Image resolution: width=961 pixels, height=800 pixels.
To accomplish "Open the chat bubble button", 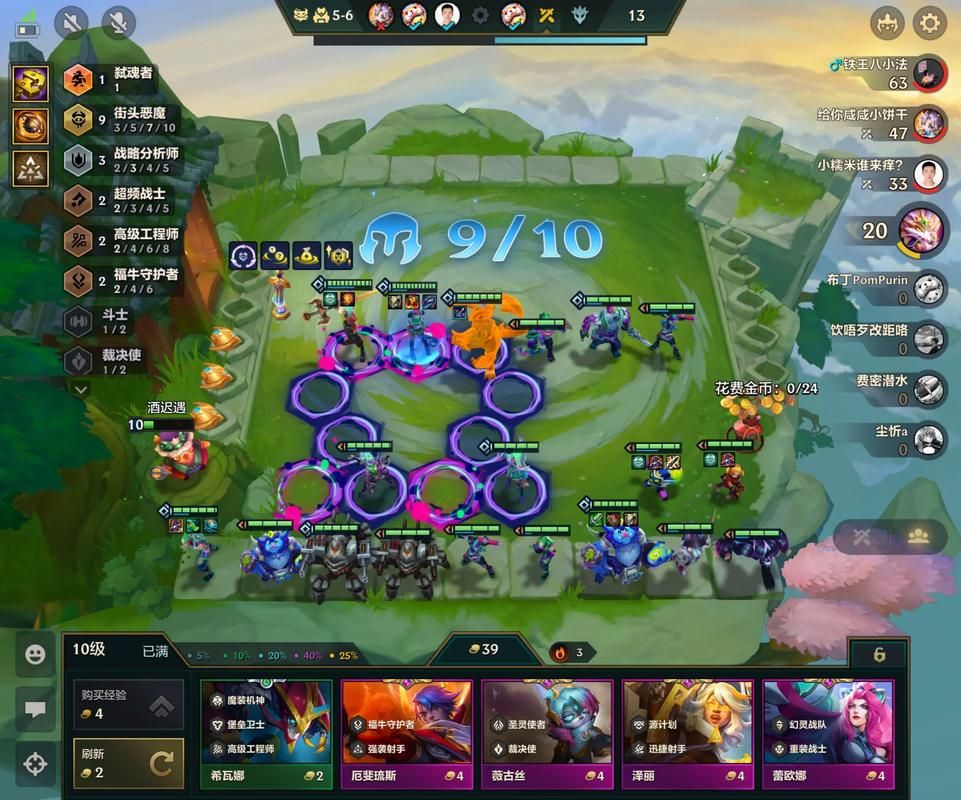I will pos(35,710).
